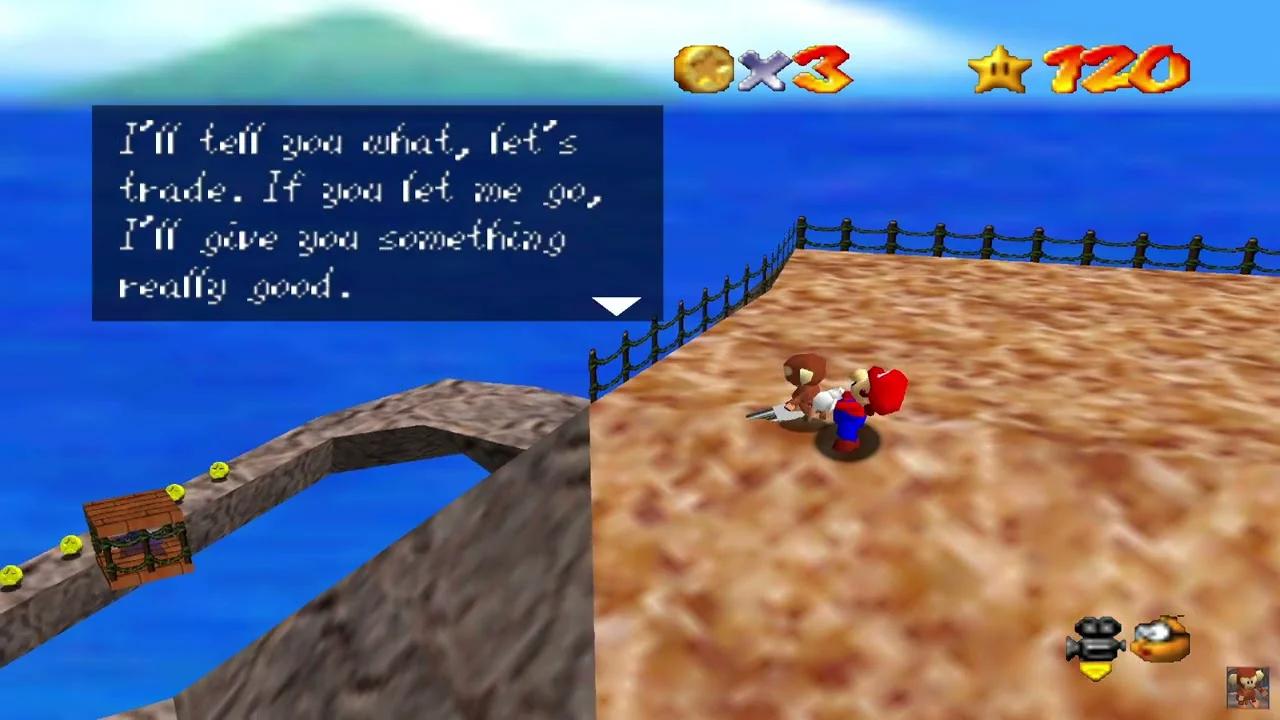This screenshot has width=1280, height=720.
Task: Click a yellow coin on the stone bridge
Action: click(222, 471)
